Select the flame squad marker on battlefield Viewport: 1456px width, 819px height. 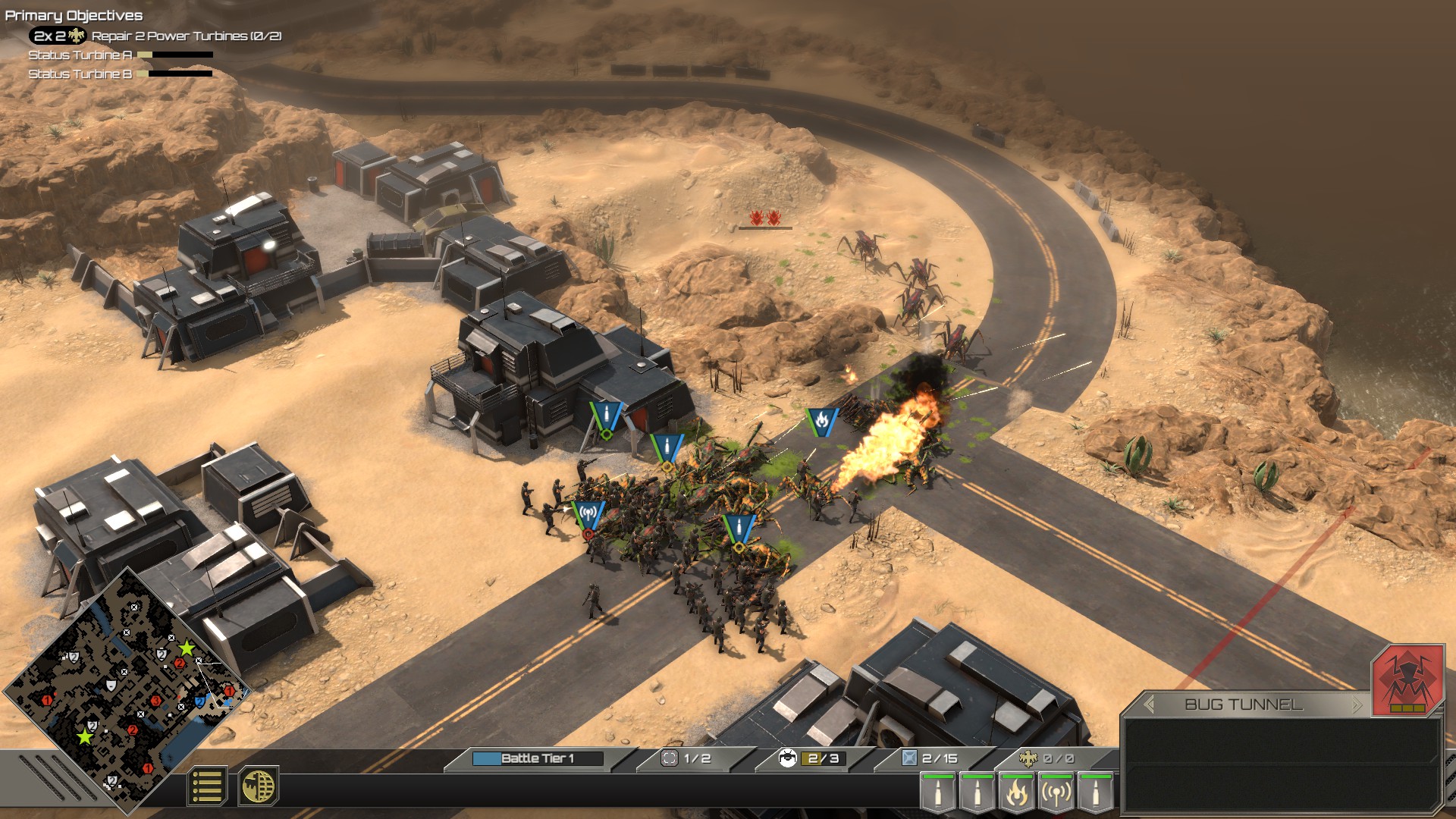point(821,421)
